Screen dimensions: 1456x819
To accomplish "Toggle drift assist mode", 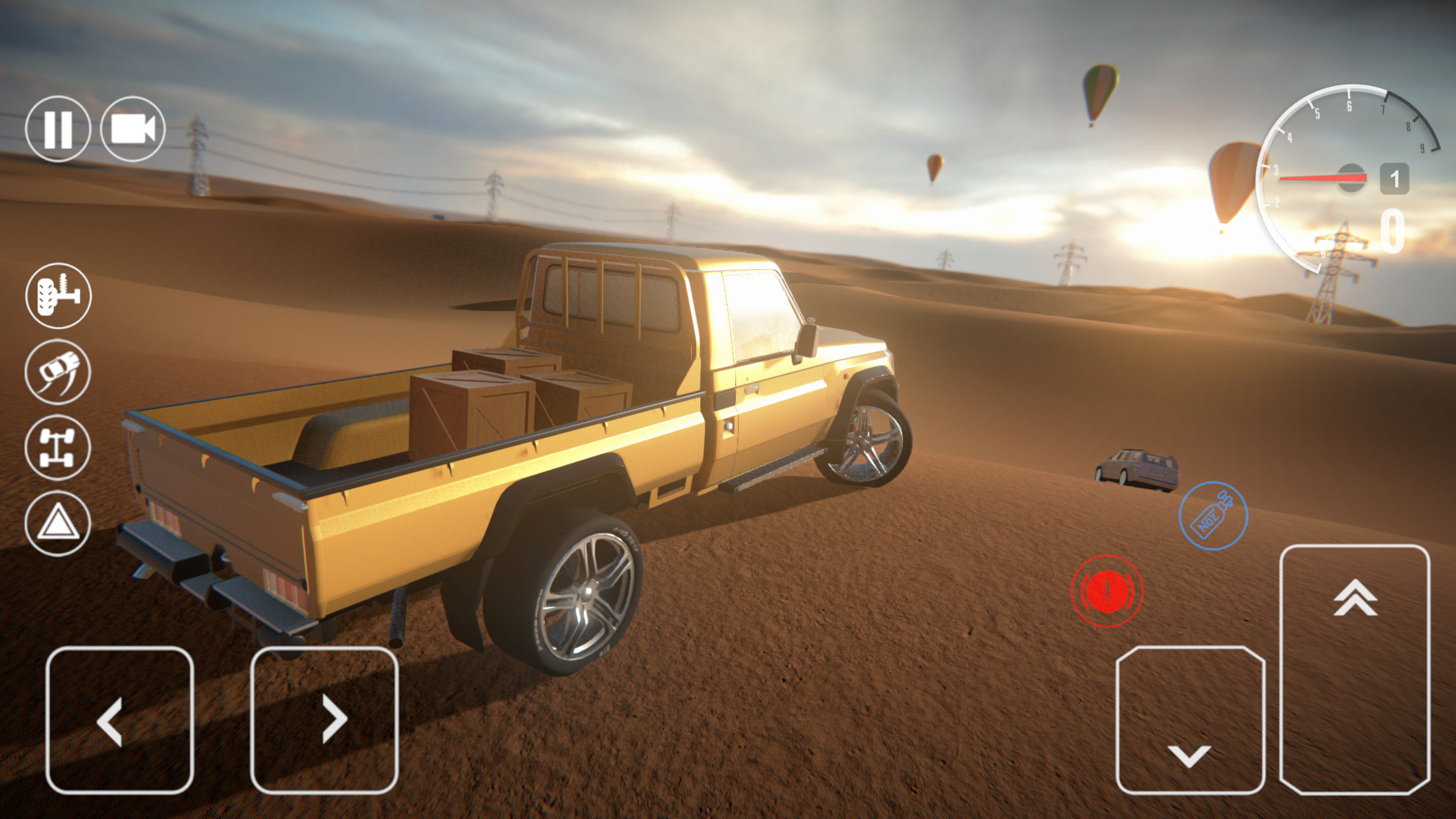I will (58, 371).
